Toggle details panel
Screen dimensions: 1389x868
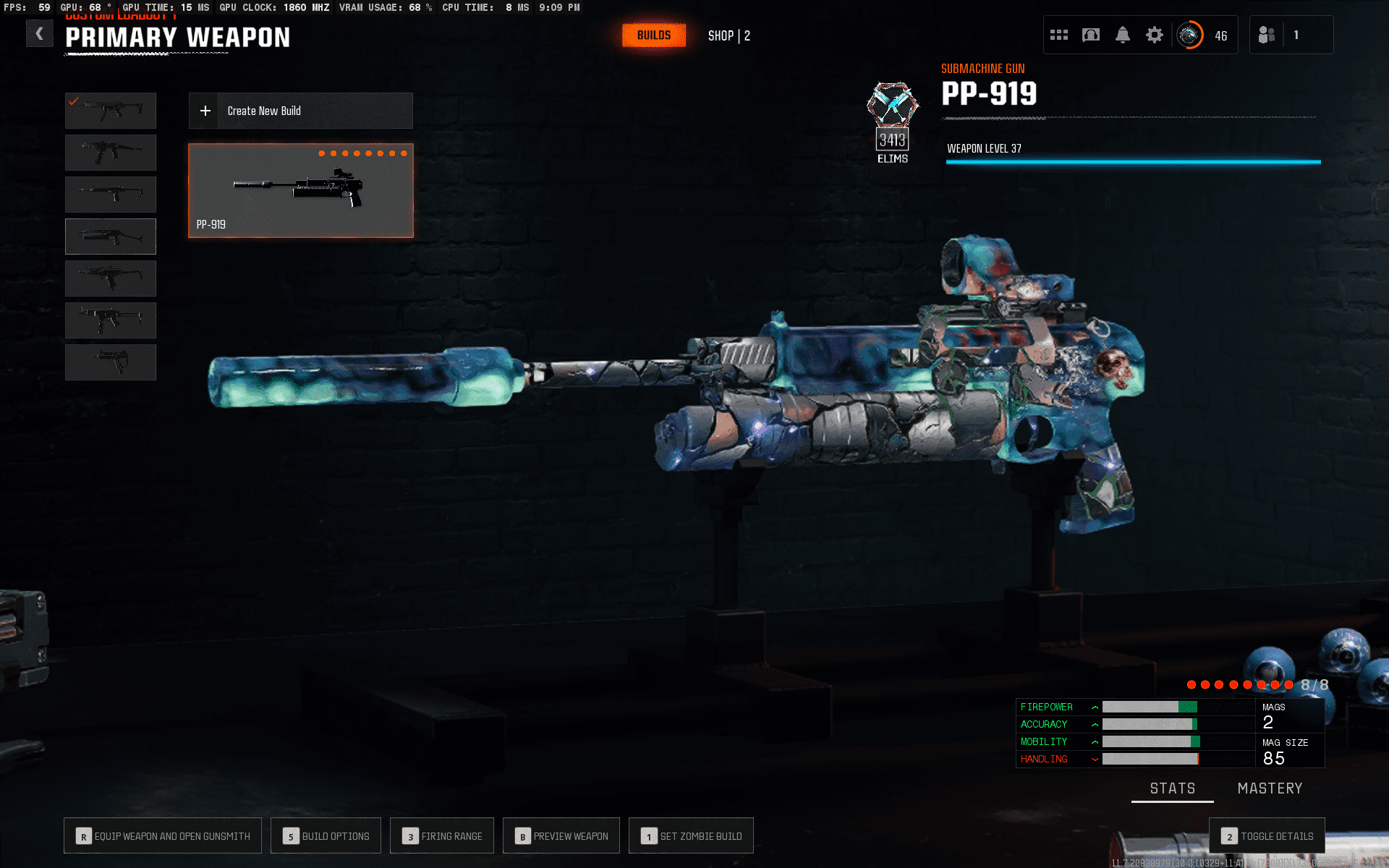[1267, 836]
